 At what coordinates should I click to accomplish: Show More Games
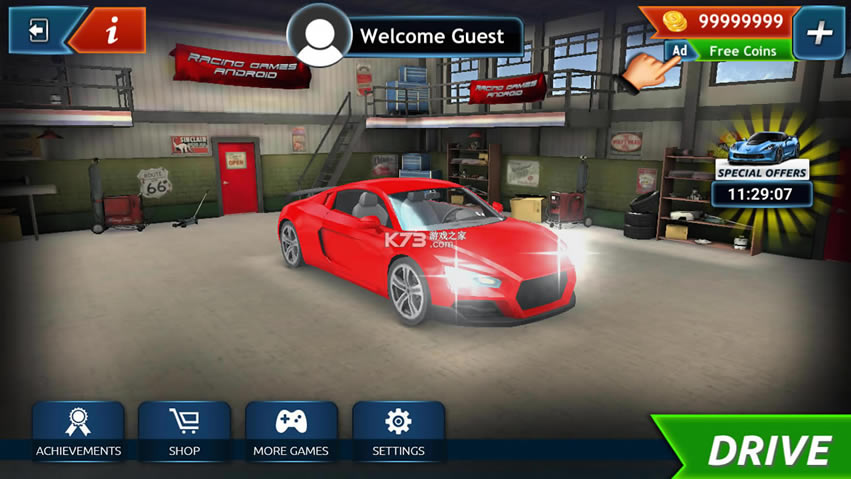click(x=291, y=432)
